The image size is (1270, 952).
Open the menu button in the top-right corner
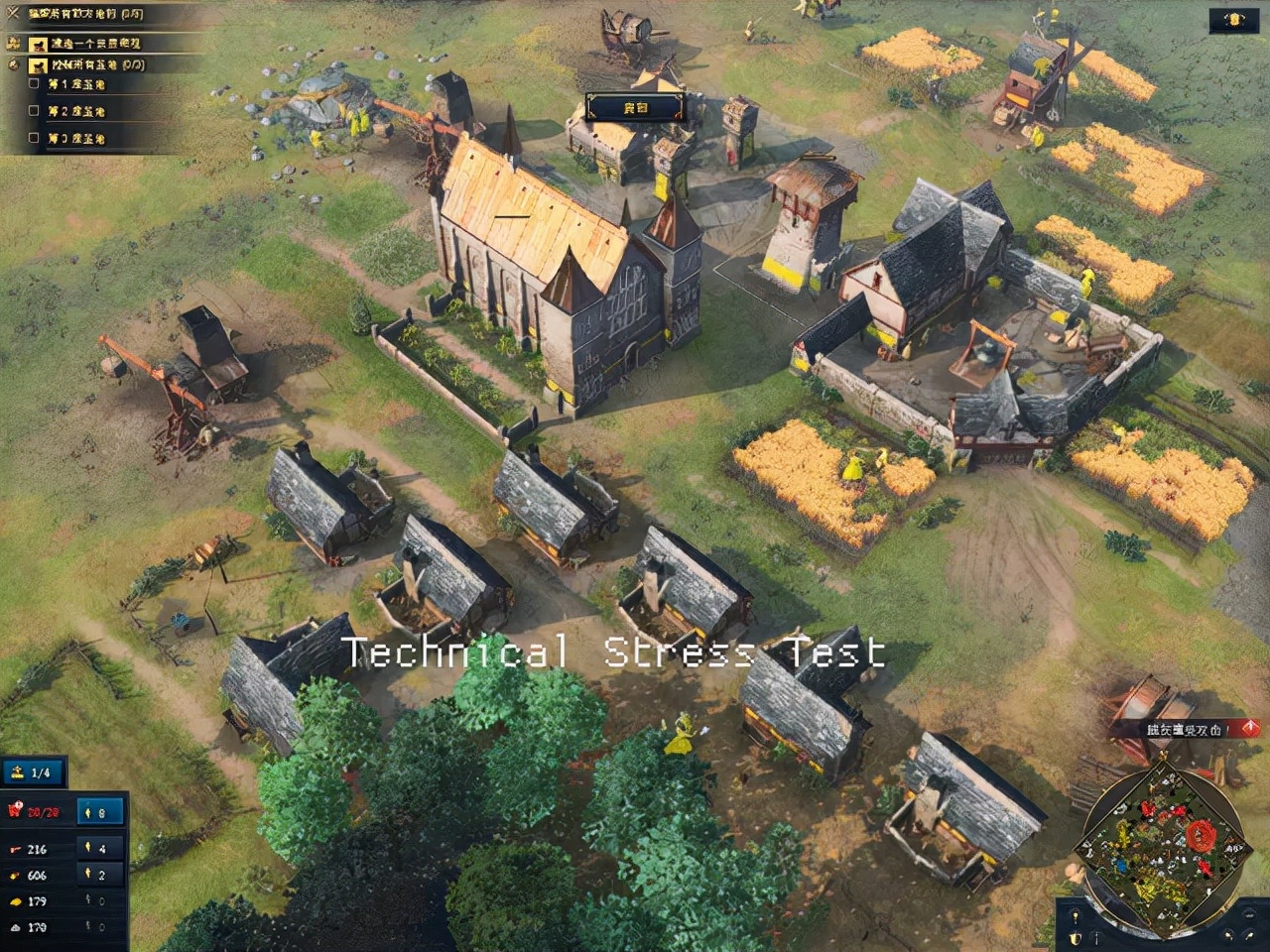click(x=1234, y=20)
